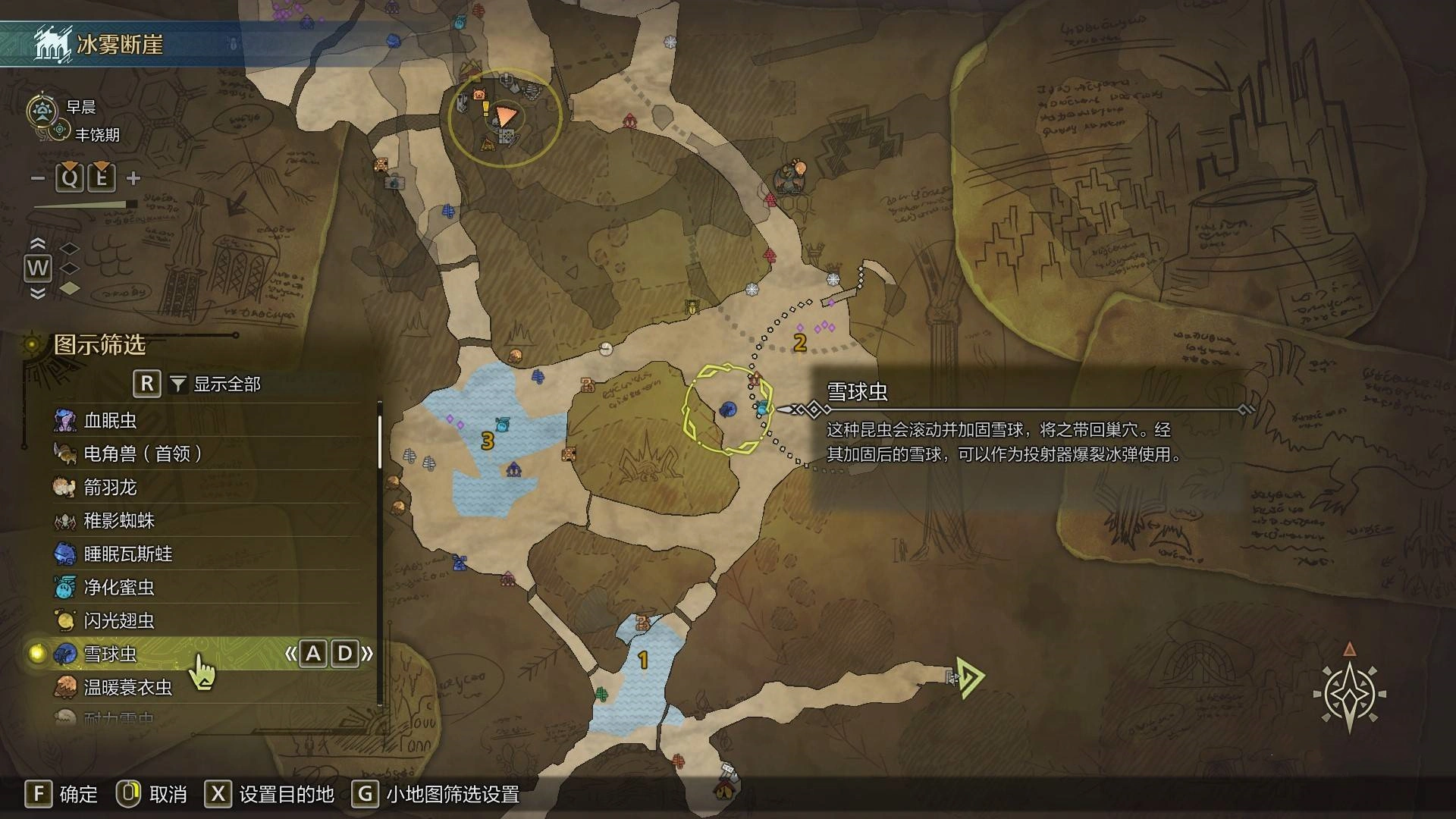
Task: Select 血眠虫 in the icon filter list
Action: coord(111,420)
